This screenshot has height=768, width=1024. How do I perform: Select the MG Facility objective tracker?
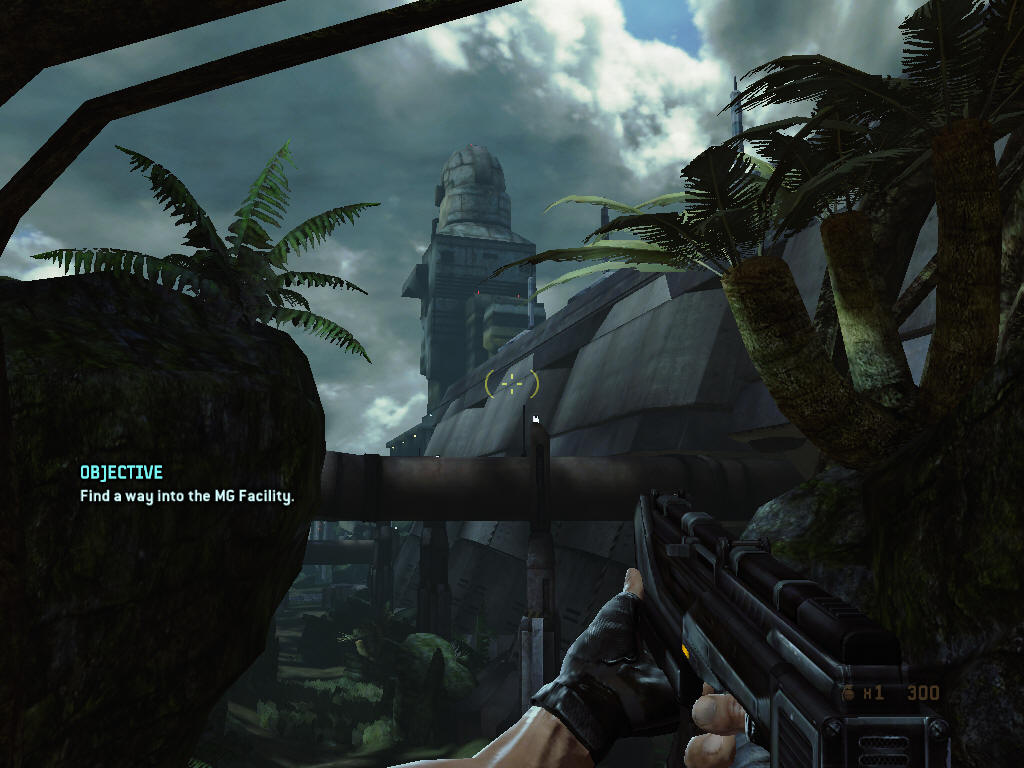tap(187, 484)
